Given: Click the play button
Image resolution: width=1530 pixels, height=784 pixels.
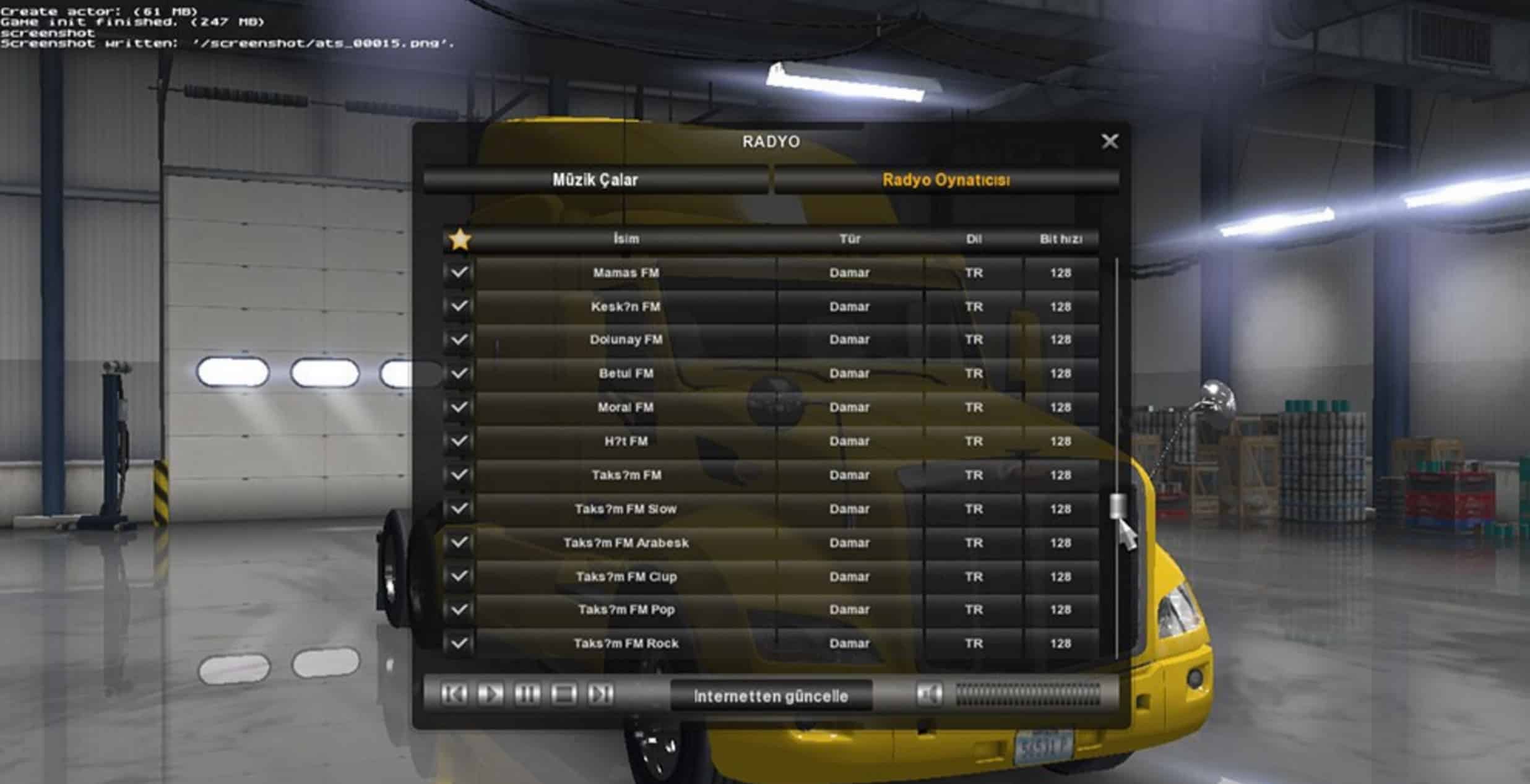Looking at the screenshot, I should pyautogui.click(x=490, y=694).
